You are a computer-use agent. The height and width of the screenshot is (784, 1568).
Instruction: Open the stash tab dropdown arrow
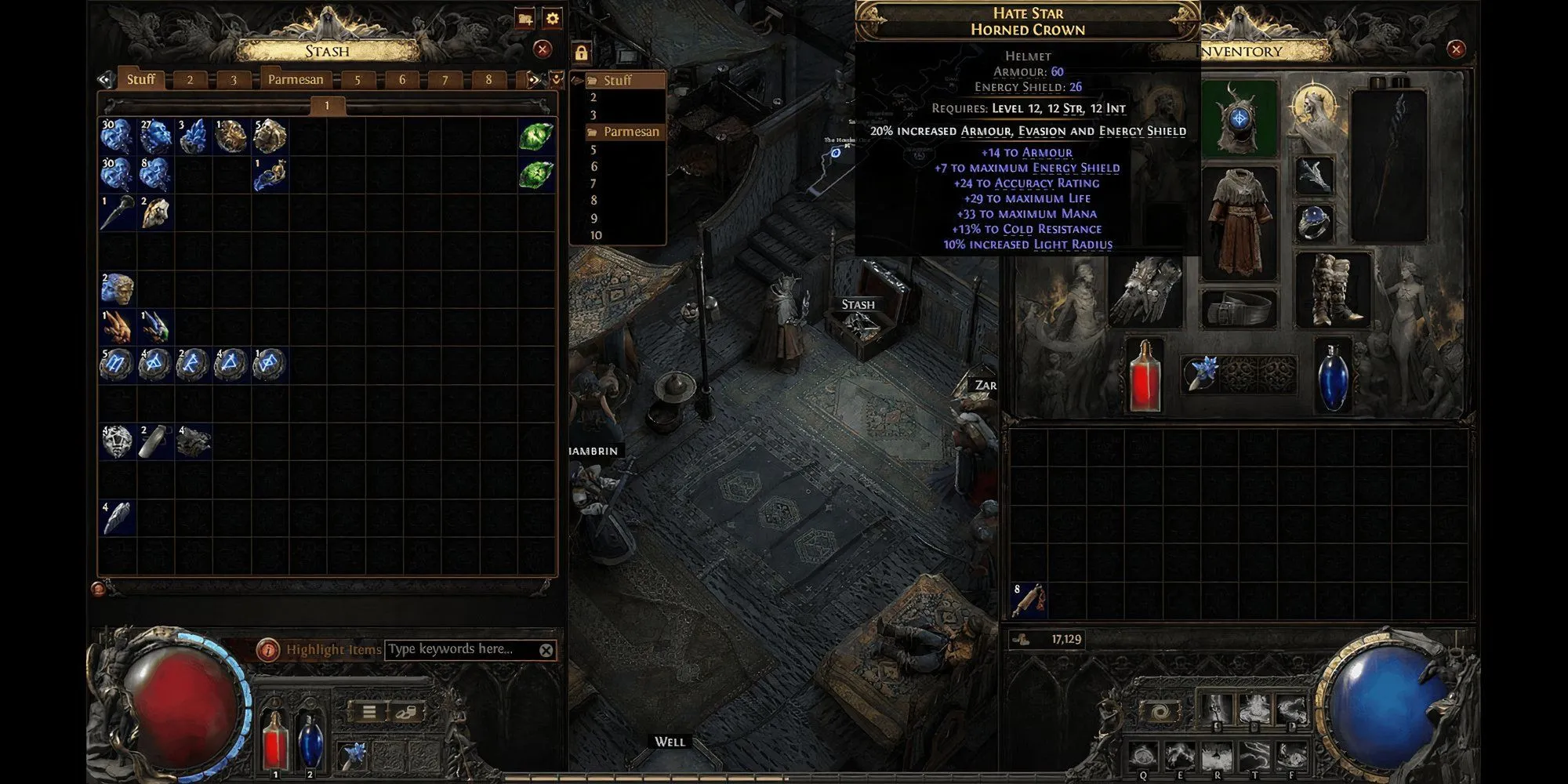(x=556, y=79)
